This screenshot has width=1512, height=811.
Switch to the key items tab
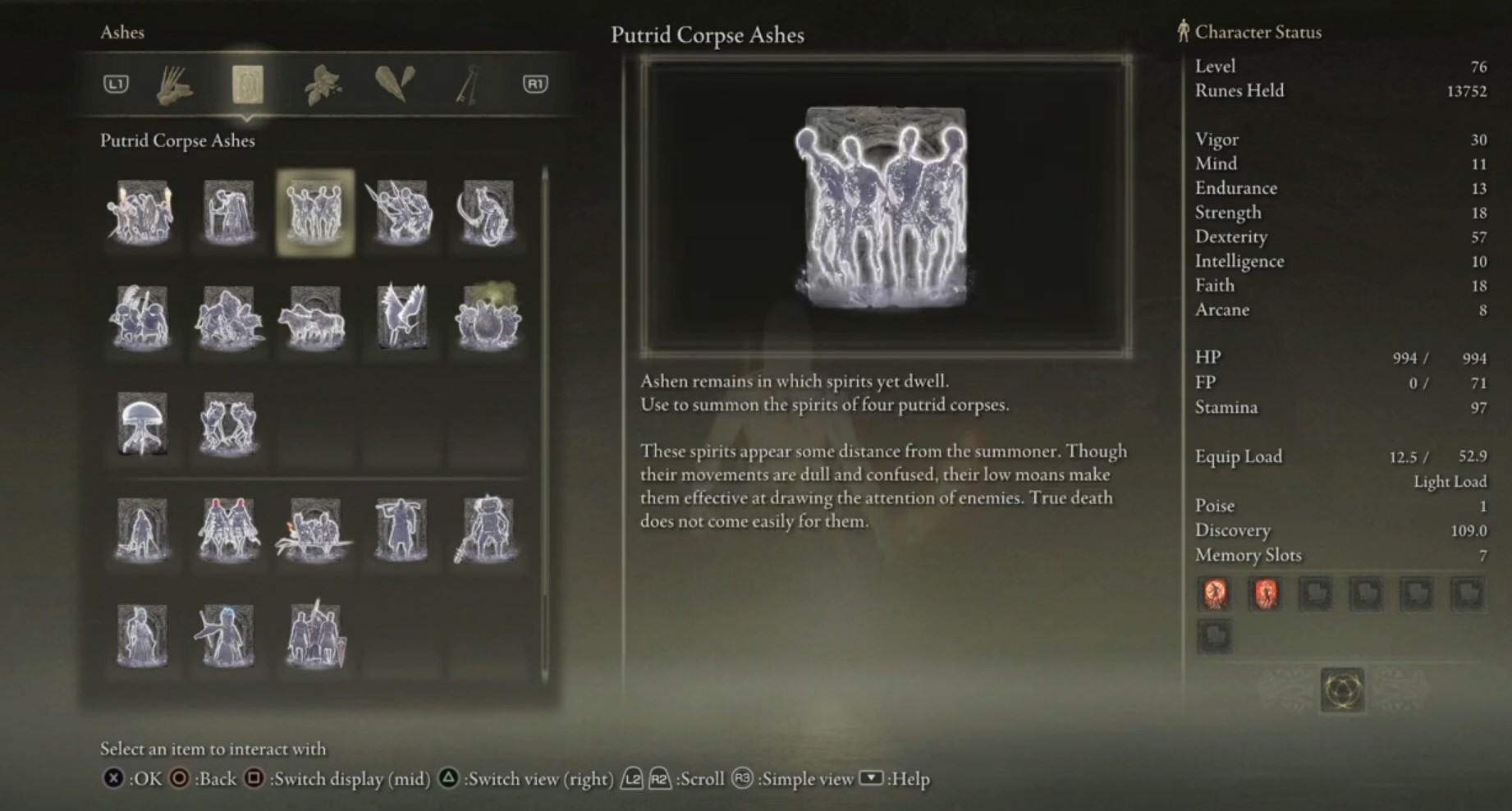point(467,85)
